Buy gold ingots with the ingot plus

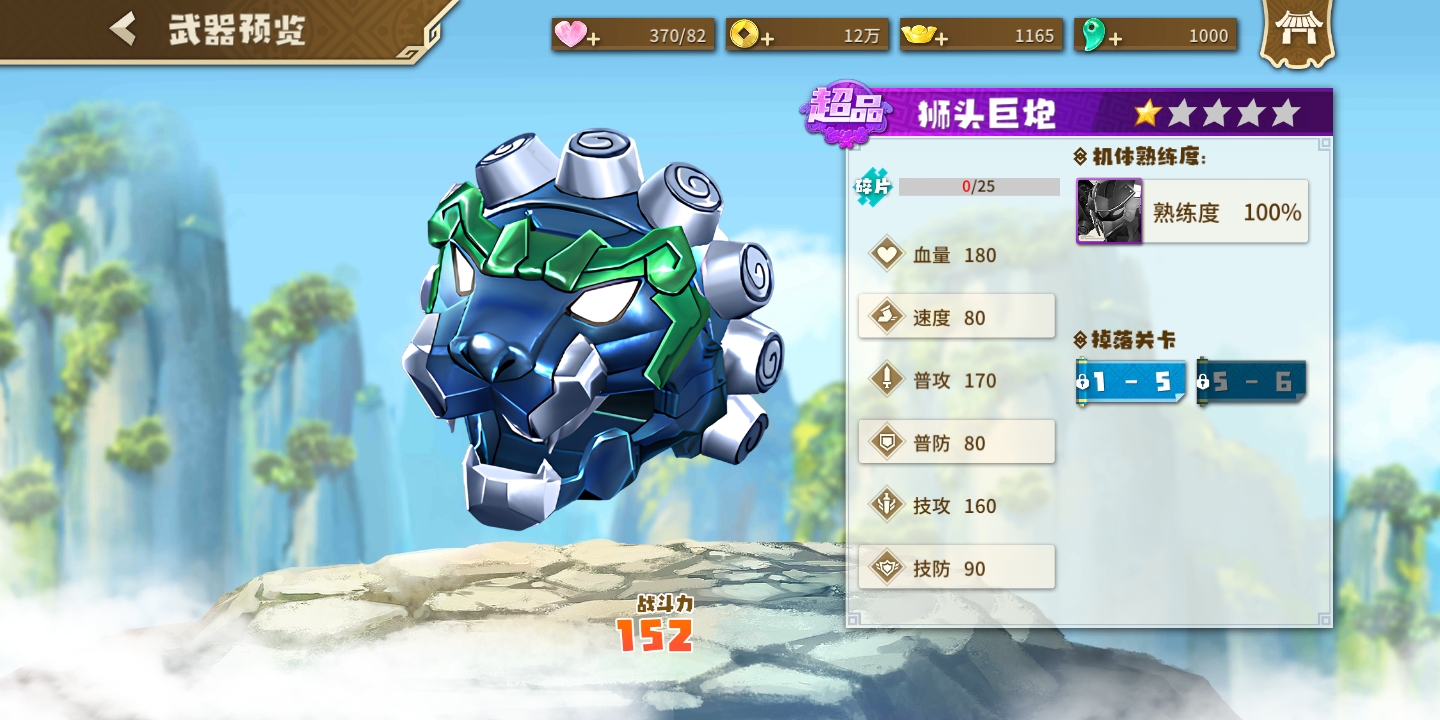point(941,38)
